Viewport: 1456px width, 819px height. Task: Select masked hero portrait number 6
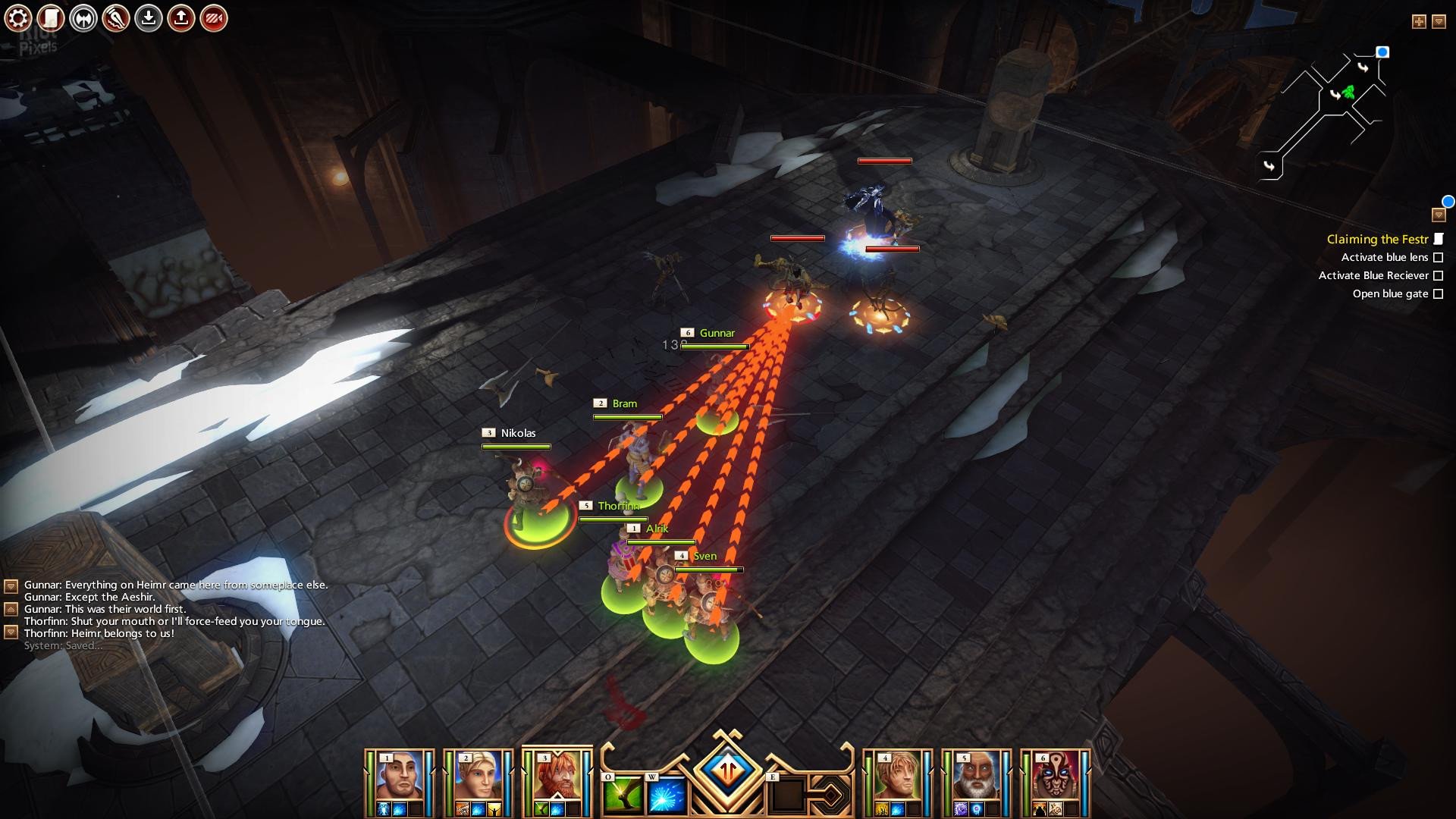1056,777
